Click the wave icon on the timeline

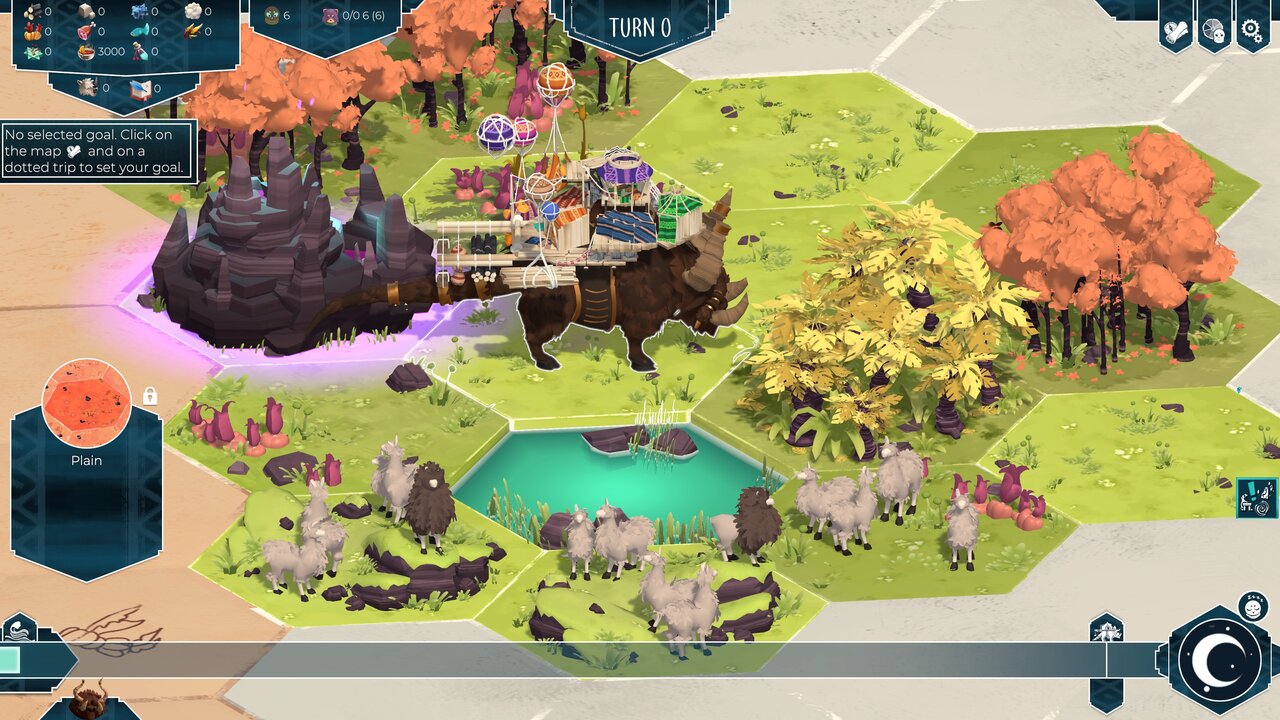20,631
